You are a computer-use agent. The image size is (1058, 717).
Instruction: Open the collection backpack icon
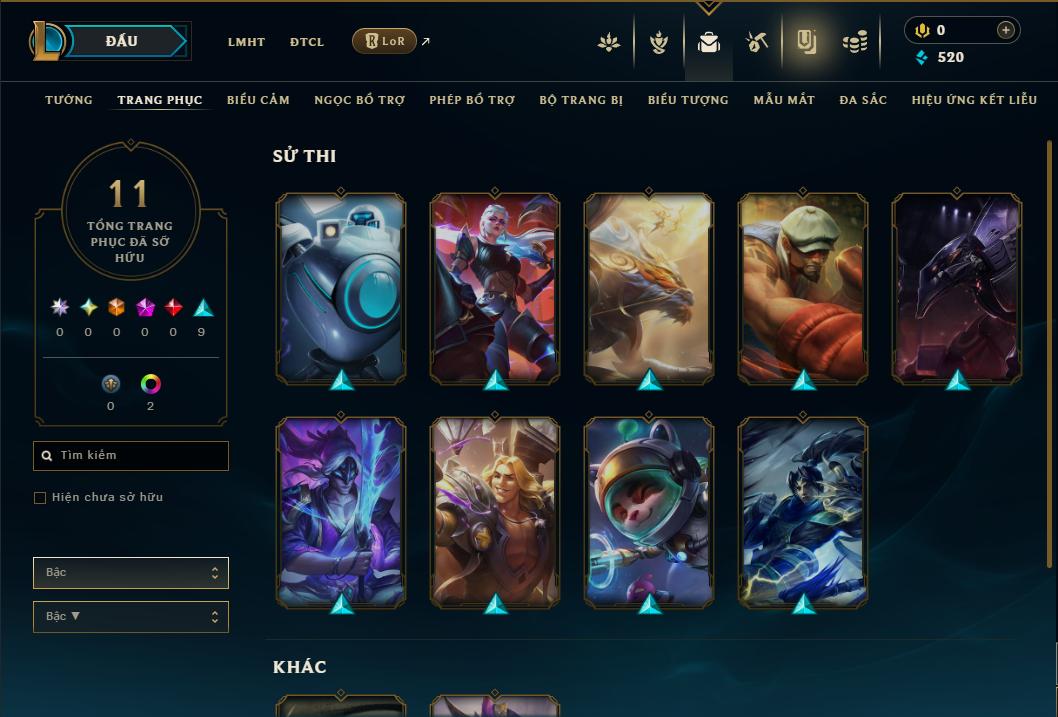point(709,42)
